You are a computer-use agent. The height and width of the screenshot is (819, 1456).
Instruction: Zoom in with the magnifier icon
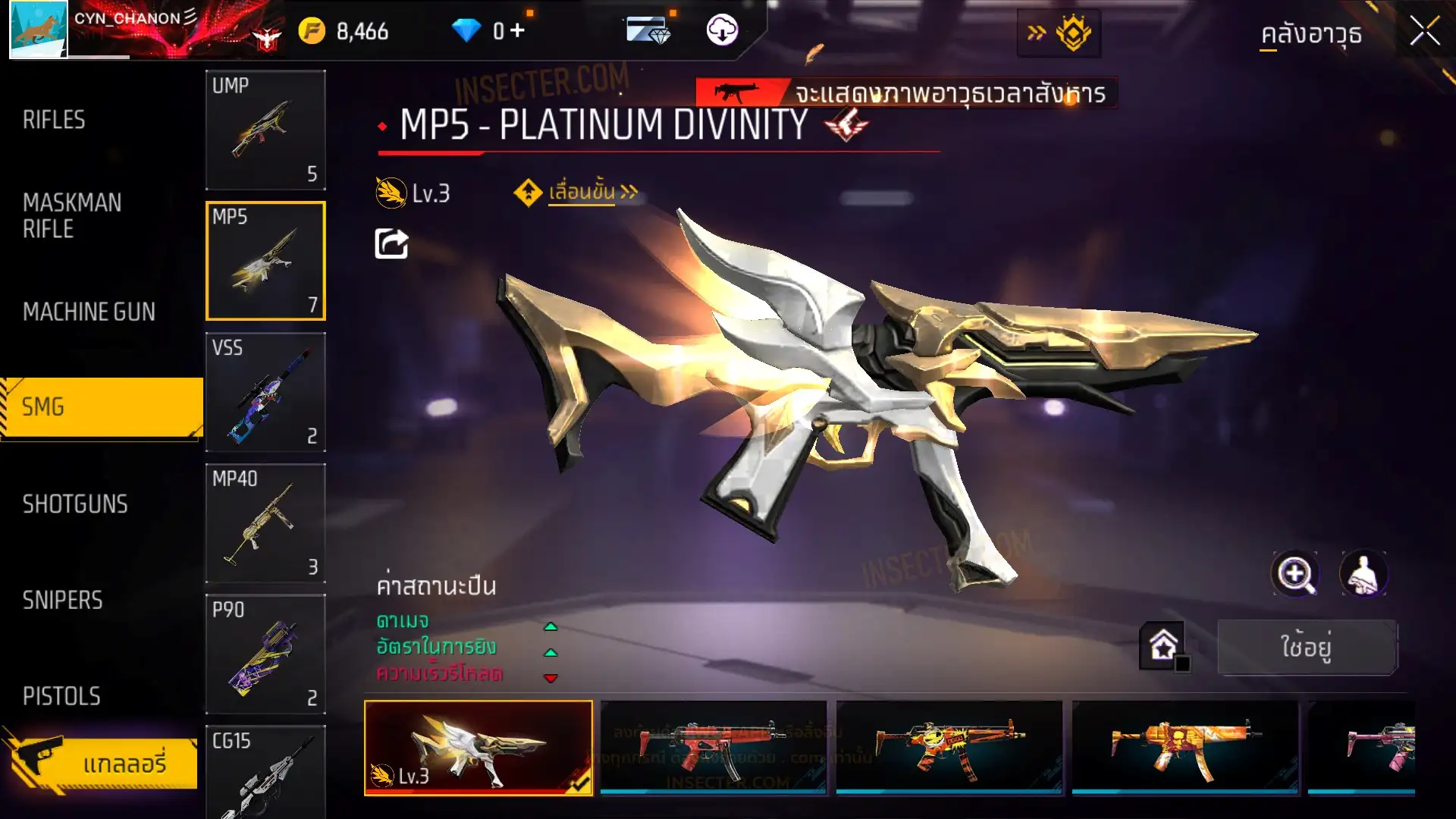(1294, 574)
